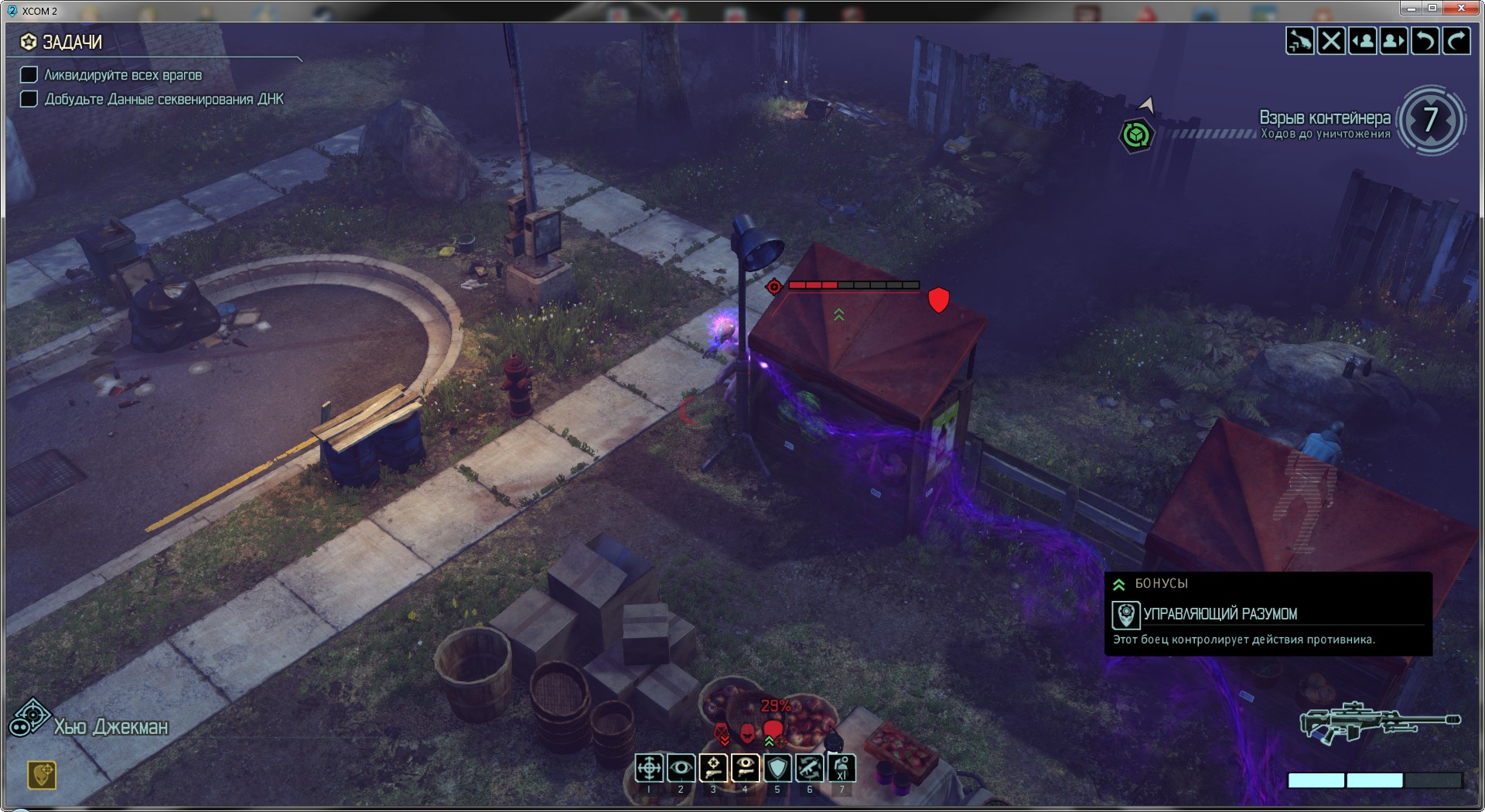
Task: Click the X end turn button
Action: click(x=1331, y=41)
